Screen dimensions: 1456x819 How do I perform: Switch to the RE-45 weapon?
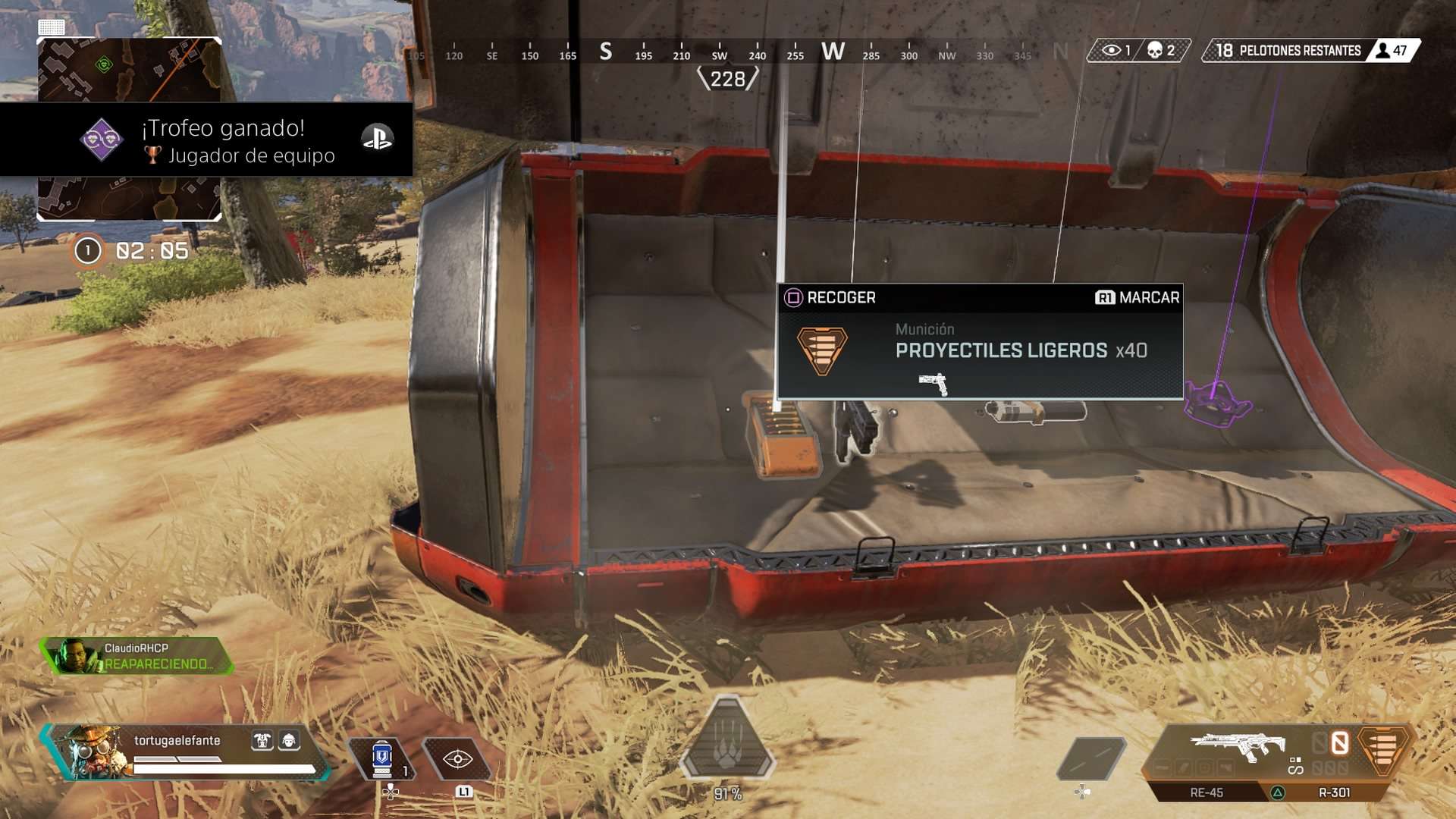[1206, 792]
